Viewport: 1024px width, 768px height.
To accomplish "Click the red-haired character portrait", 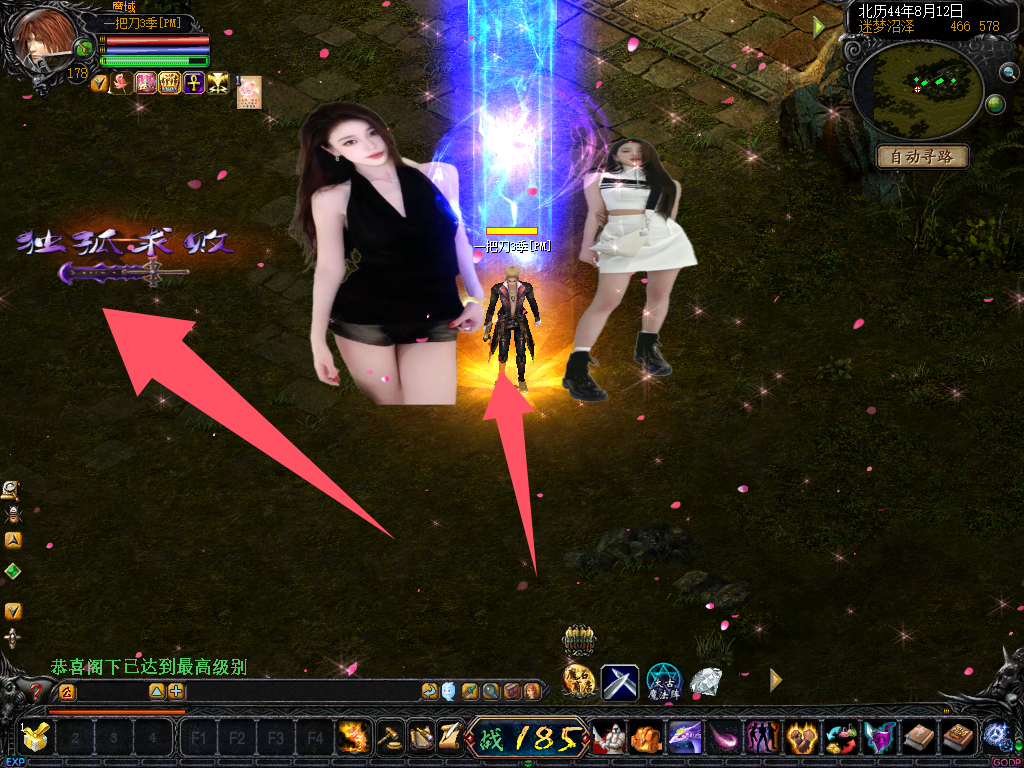I will [42, 40].
